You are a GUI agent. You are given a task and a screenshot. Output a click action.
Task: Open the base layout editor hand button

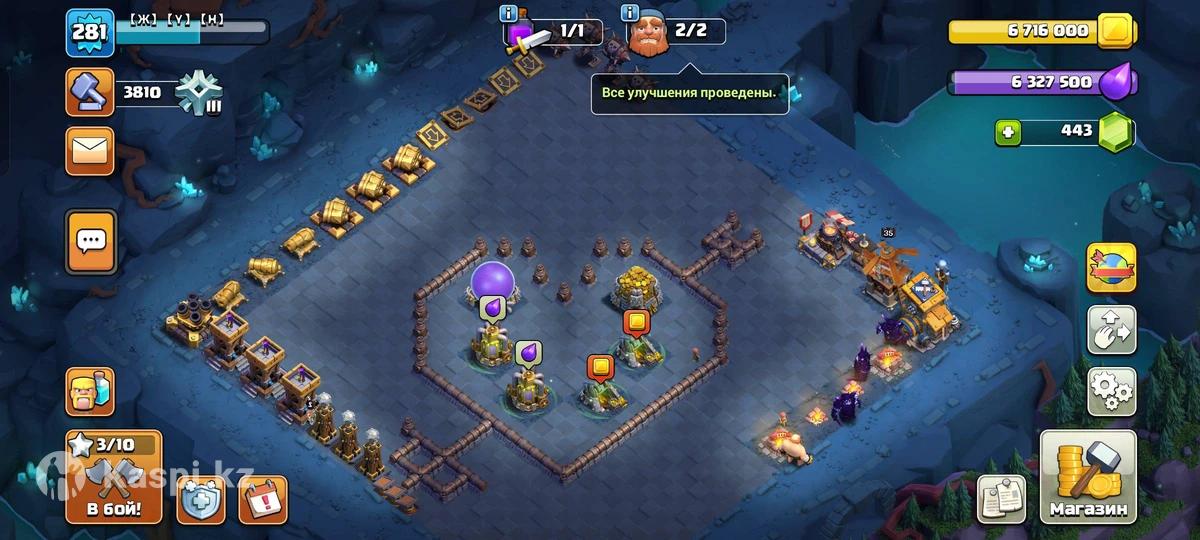(x=1111, y=330)
